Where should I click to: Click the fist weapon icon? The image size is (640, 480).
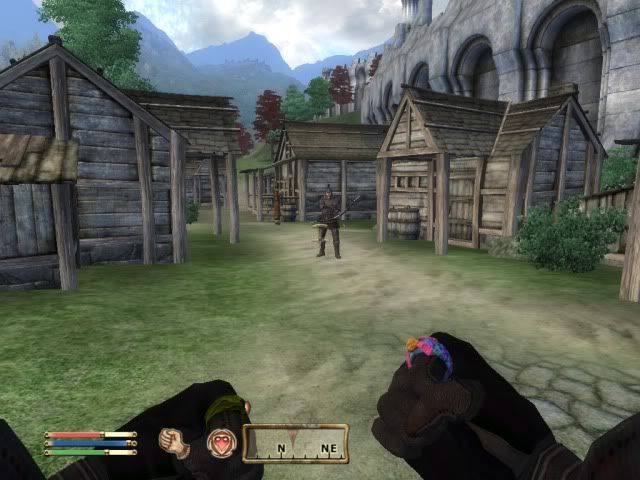pos(174,442)
